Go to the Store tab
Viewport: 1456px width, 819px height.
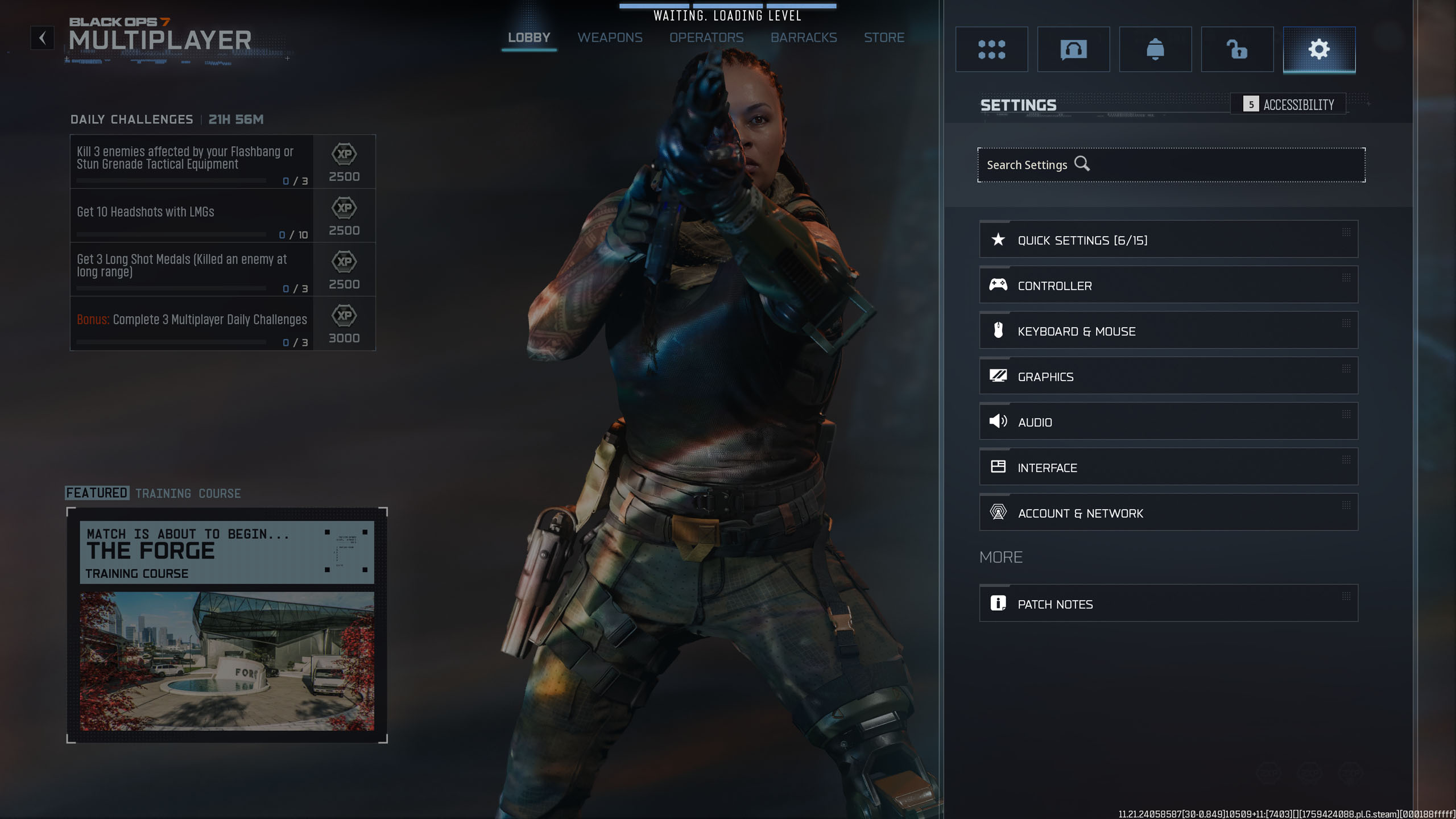click(x=884, y=38)
